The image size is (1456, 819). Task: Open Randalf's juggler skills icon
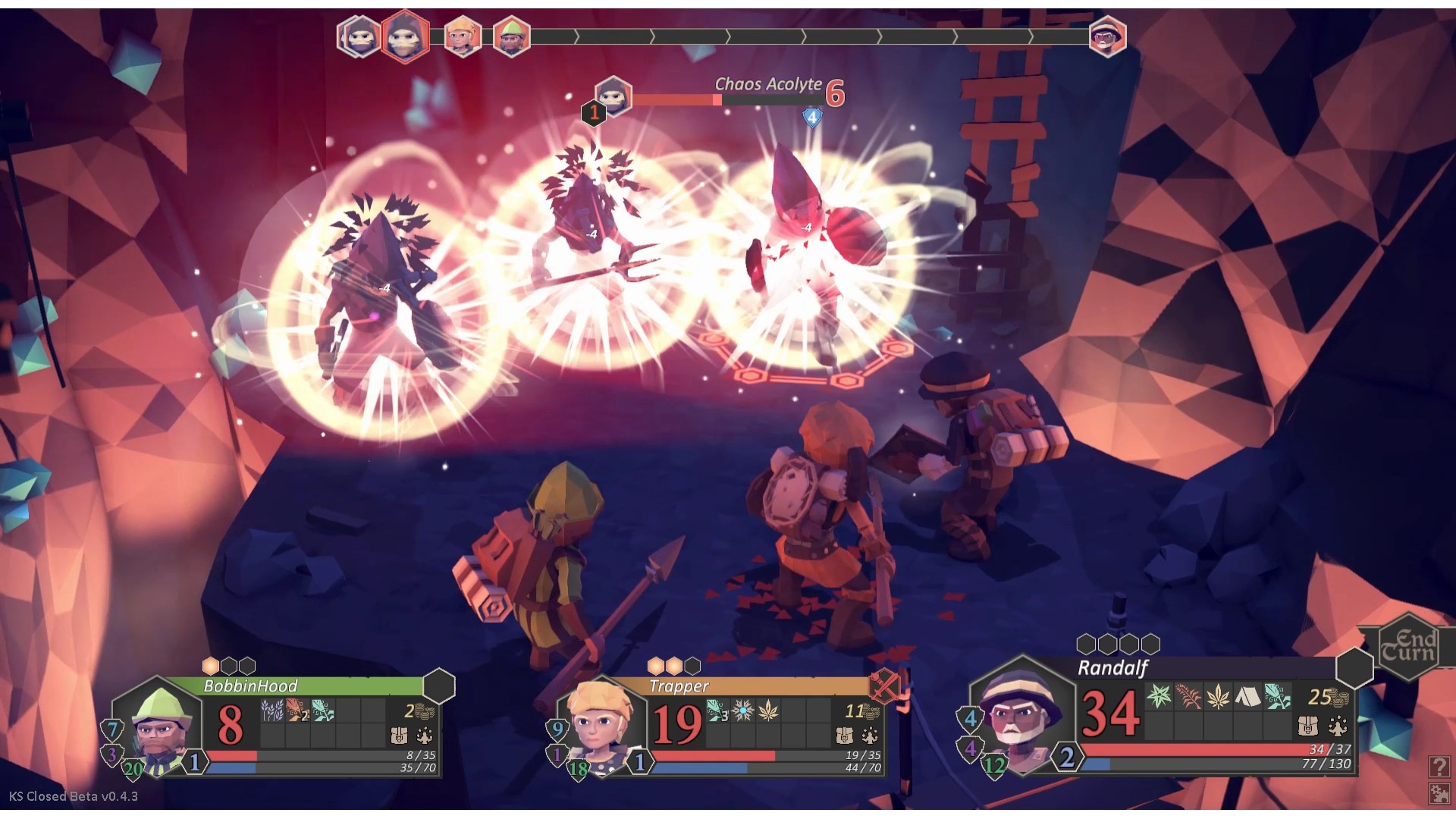[1337, 726]
